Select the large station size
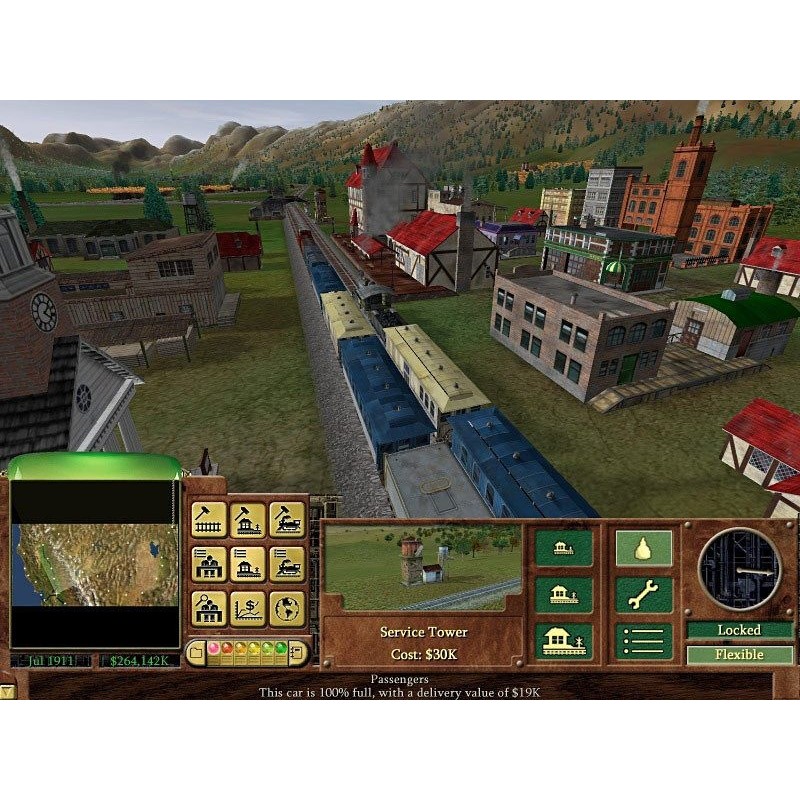Image resolution: width=800 pixels, height=800 pixels. (x=563, y=641)
